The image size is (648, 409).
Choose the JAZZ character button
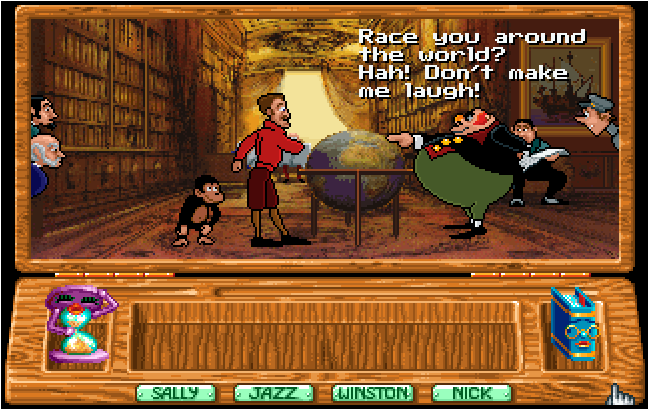(273, 393)
